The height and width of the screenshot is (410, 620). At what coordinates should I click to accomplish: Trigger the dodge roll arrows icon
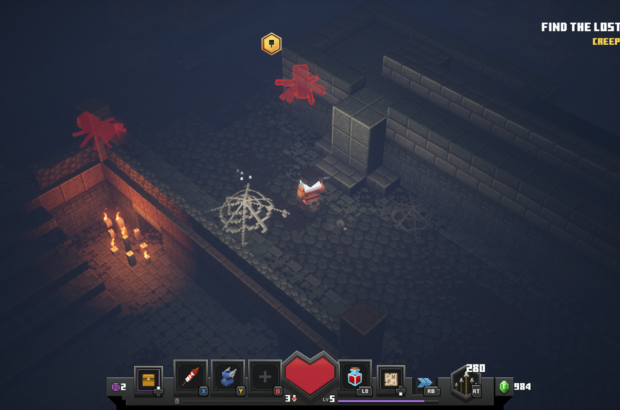point(427,381)
